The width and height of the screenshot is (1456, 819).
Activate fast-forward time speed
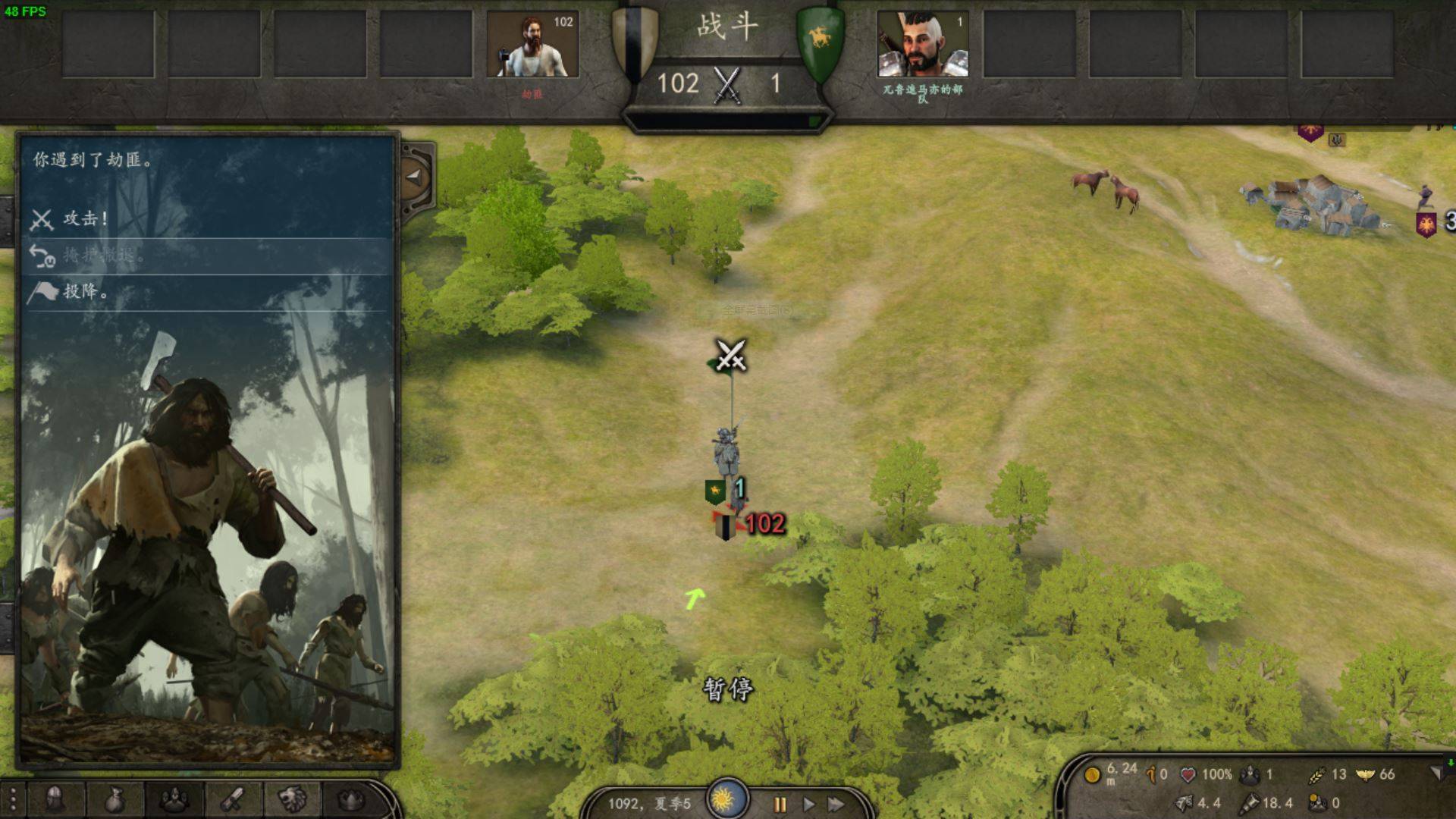coord(836,804)
